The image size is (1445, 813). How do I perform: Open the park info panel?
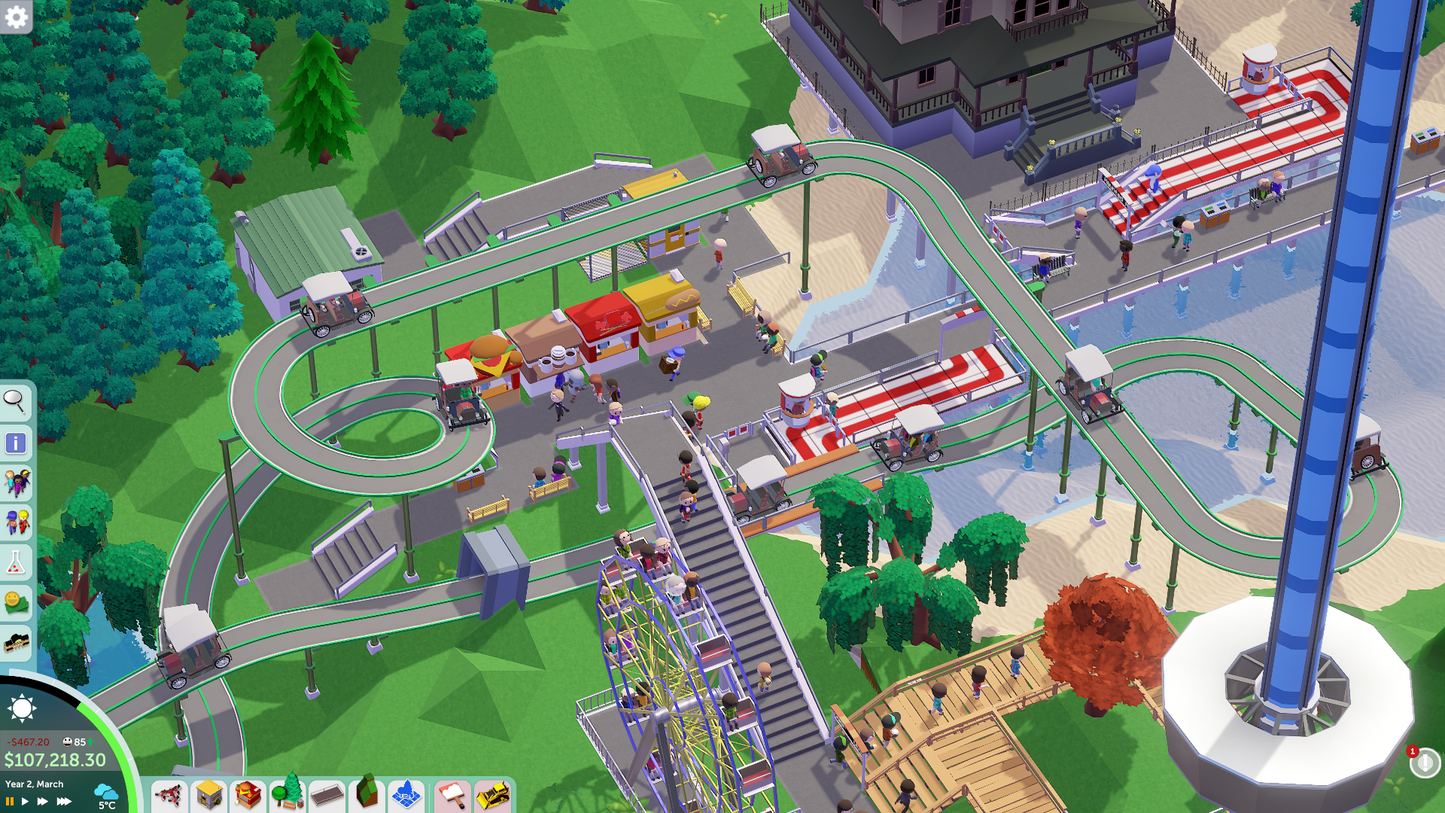coord(15,442)
